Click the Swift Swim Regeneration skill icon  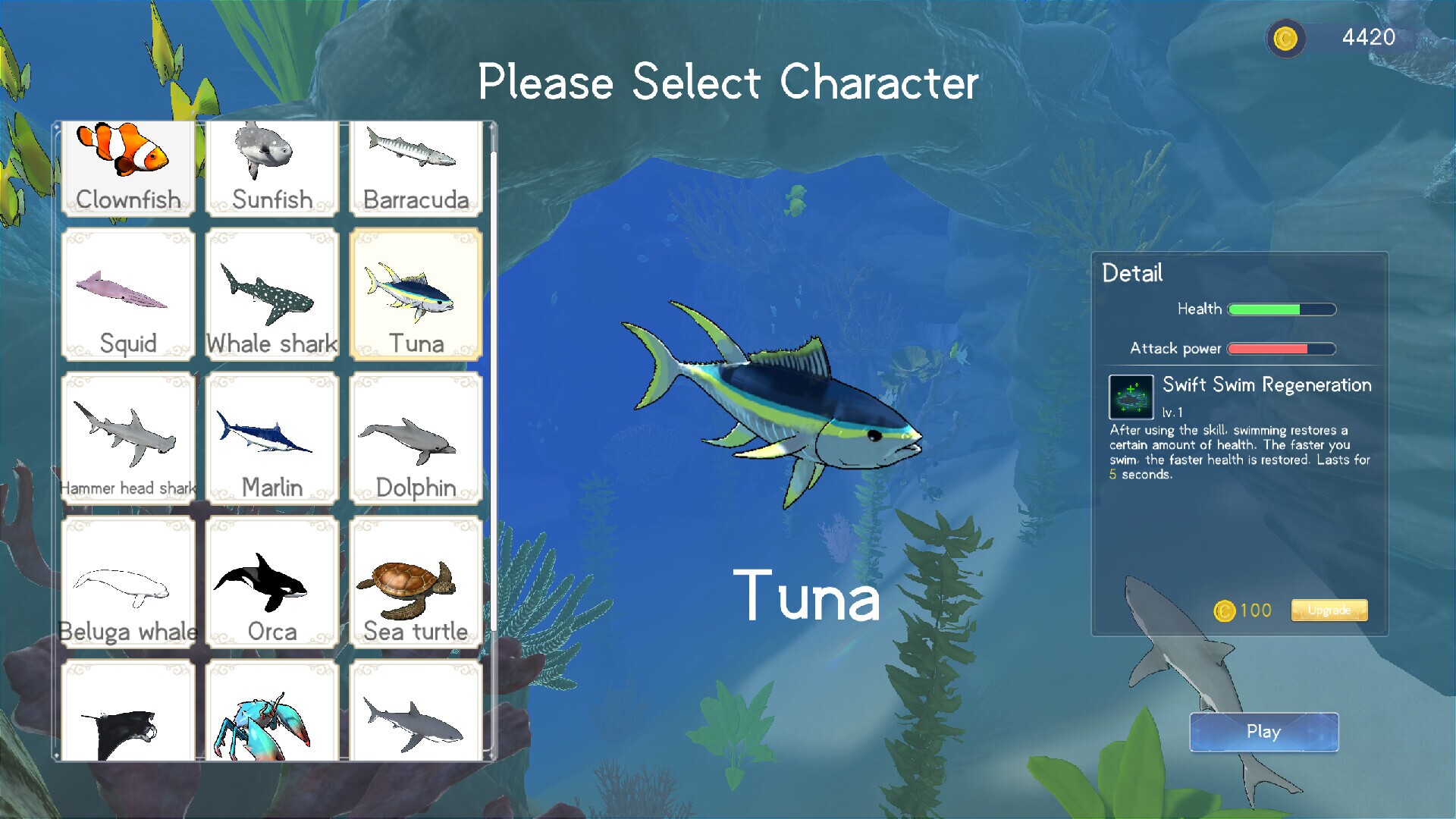click(x=1131, y=397)
